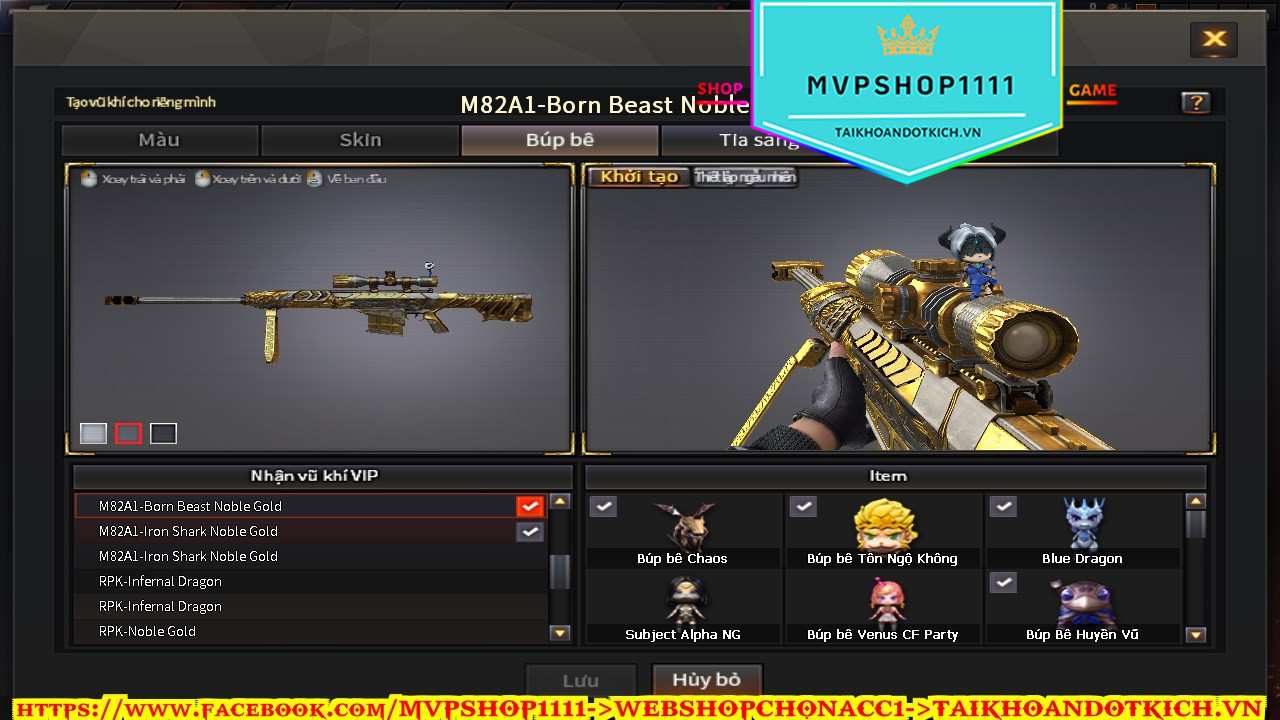Select the Búp Bê Huyền Vũ doll
Image resolution: width=1280 pixels, height=720 pixels.
coord(1083,607)
